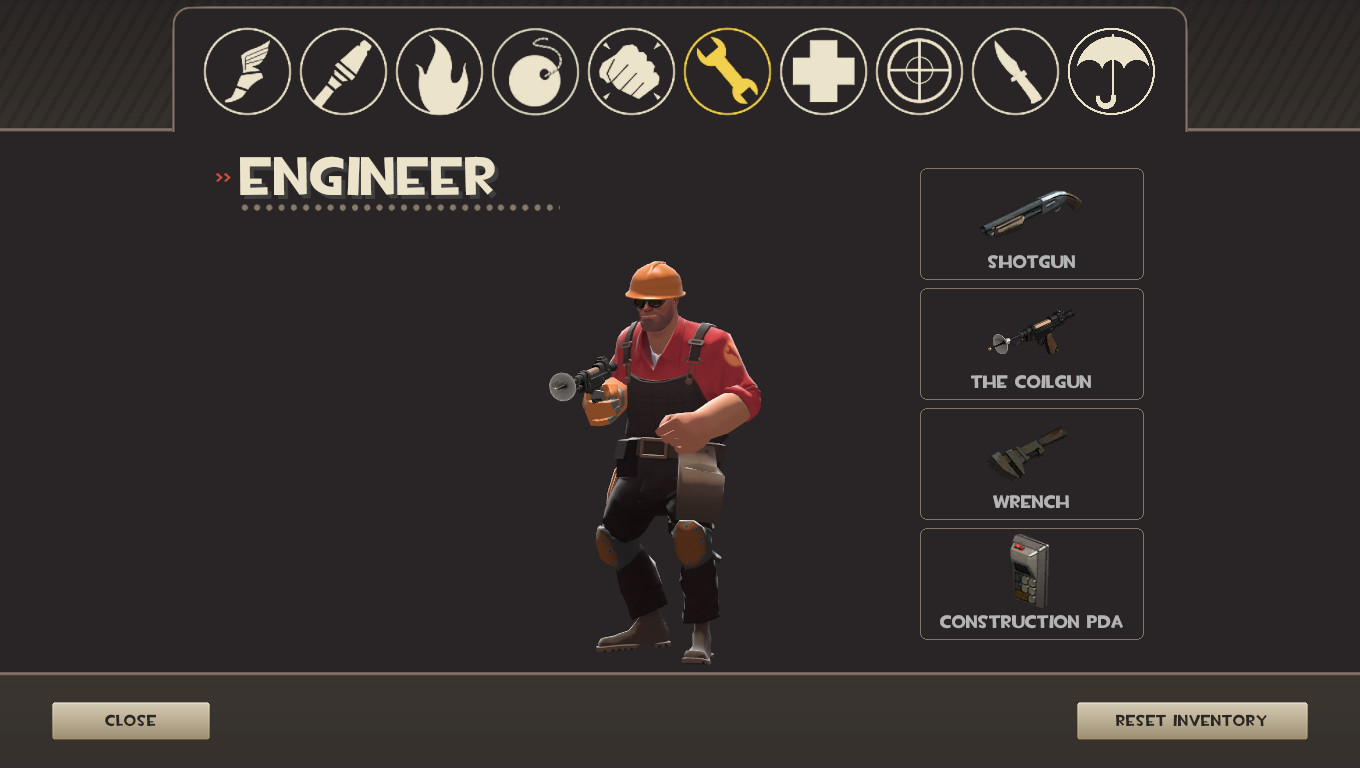The image size is (1360, 768).
Task: Switch to the Pyro flame icon
Action: pos(438,71)
